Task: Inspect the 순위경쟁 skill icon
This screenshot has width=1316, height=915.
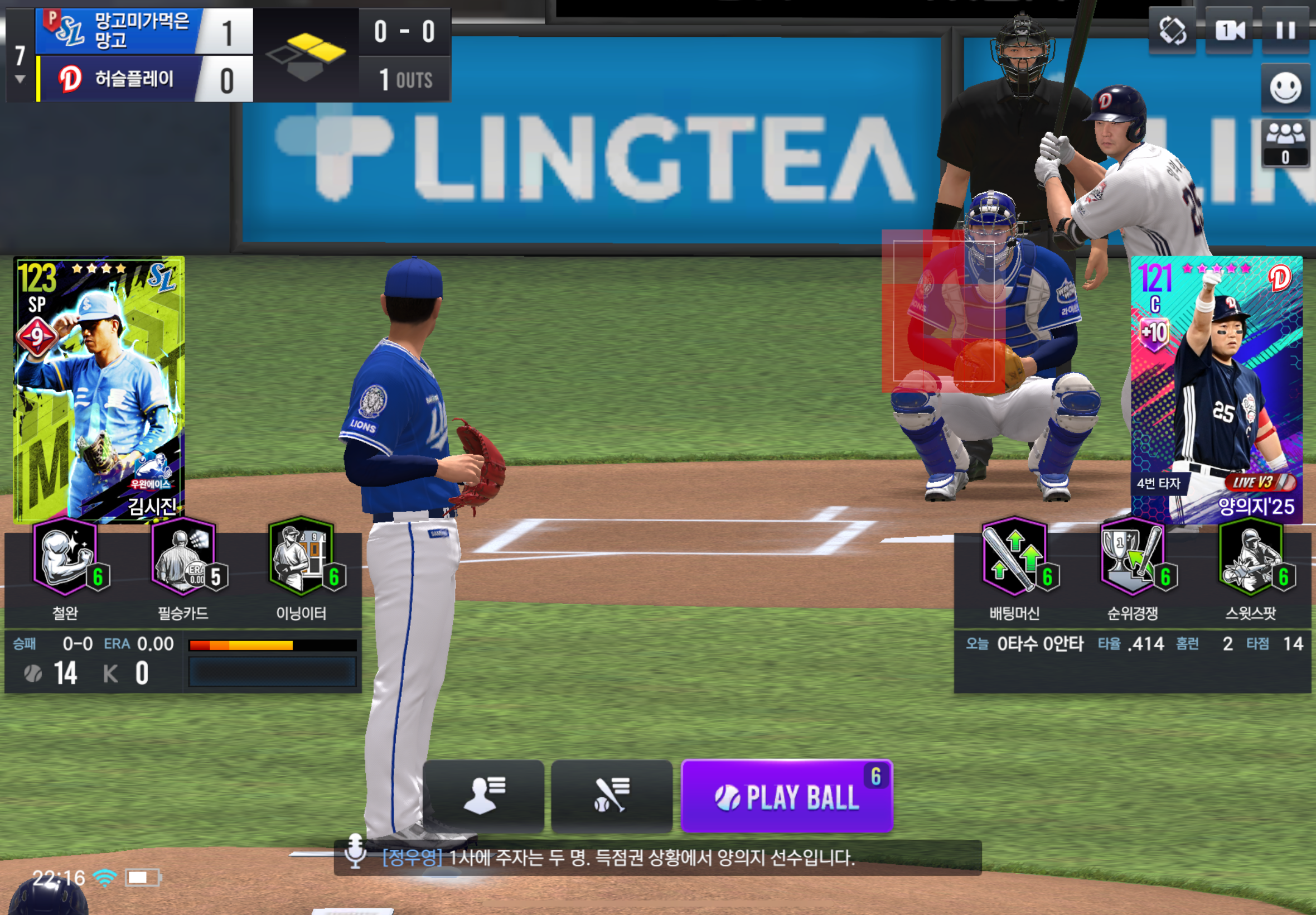Action: click(x=1133, y=557)
